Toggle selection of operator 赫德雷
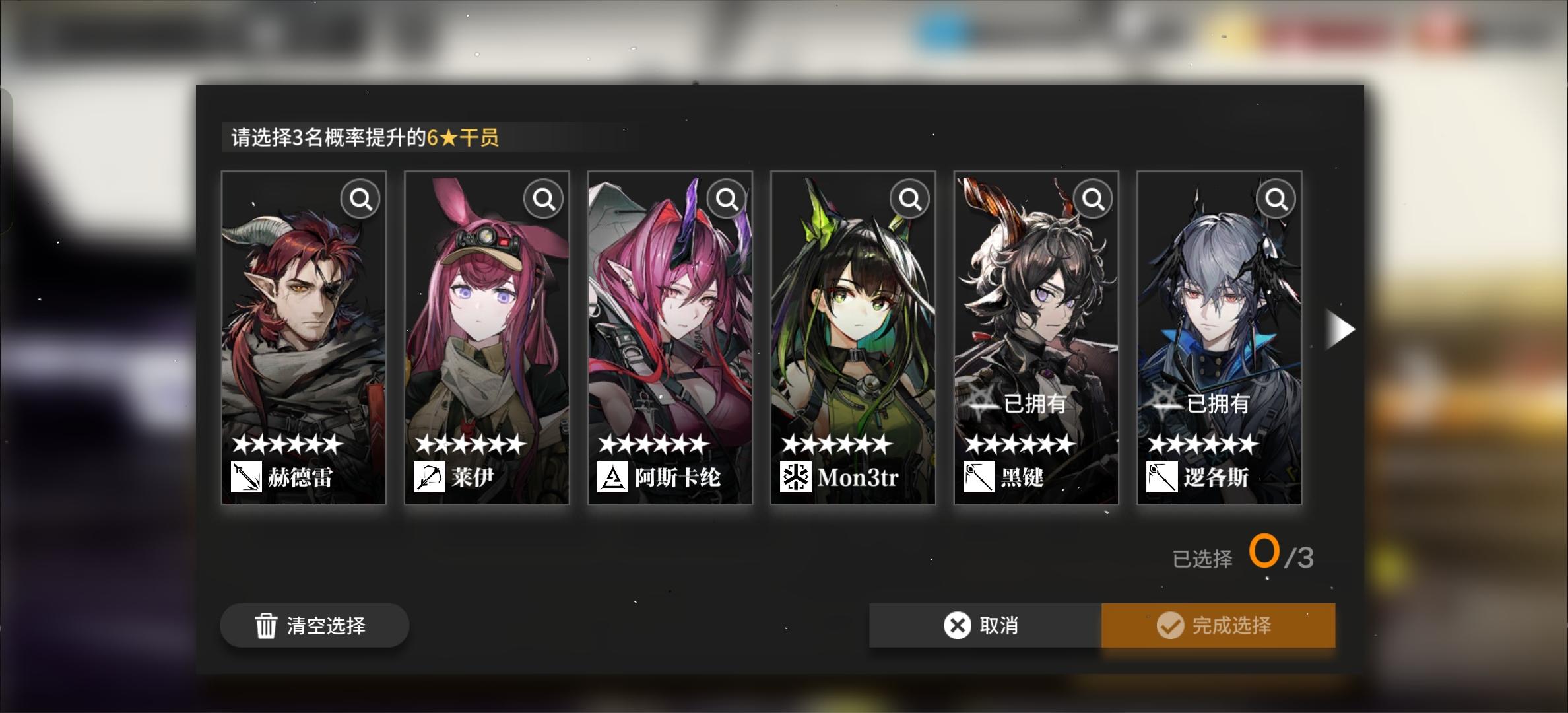 coord(304,330)
